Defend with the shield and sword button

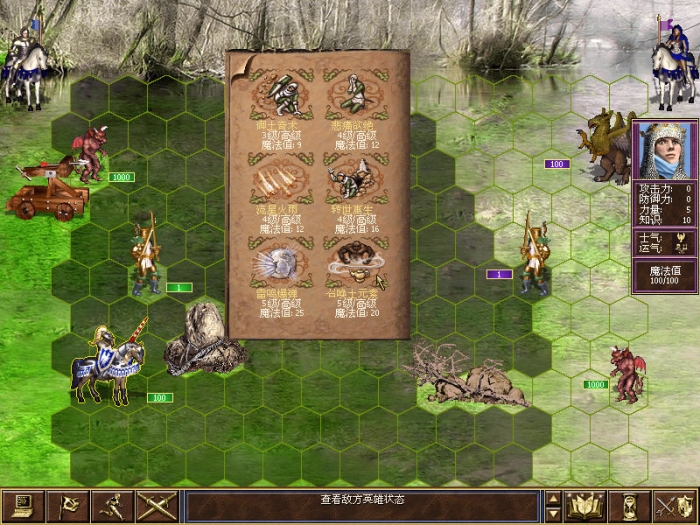[675, 506]
